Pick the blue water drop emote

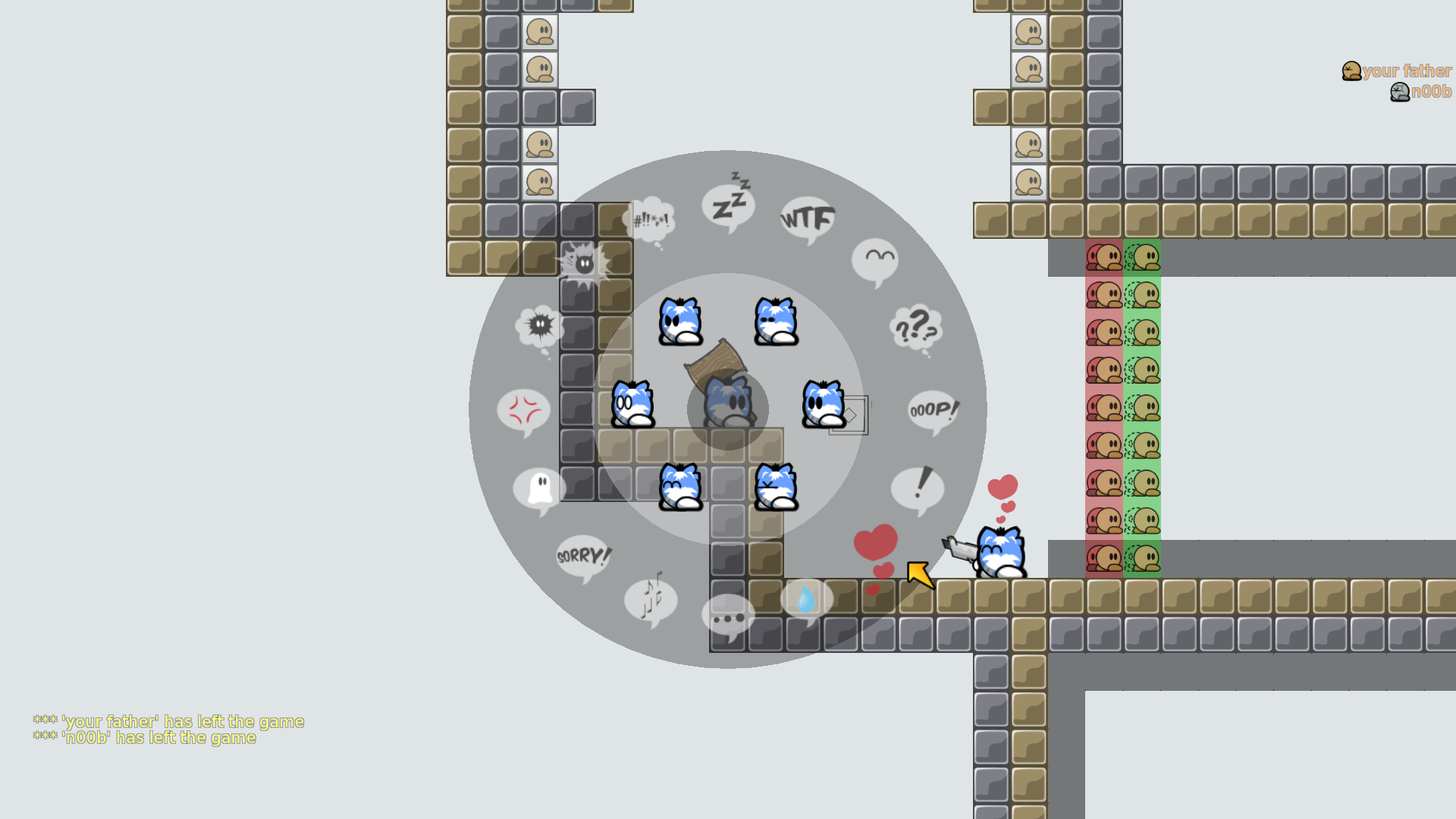[x=806, y=601]
